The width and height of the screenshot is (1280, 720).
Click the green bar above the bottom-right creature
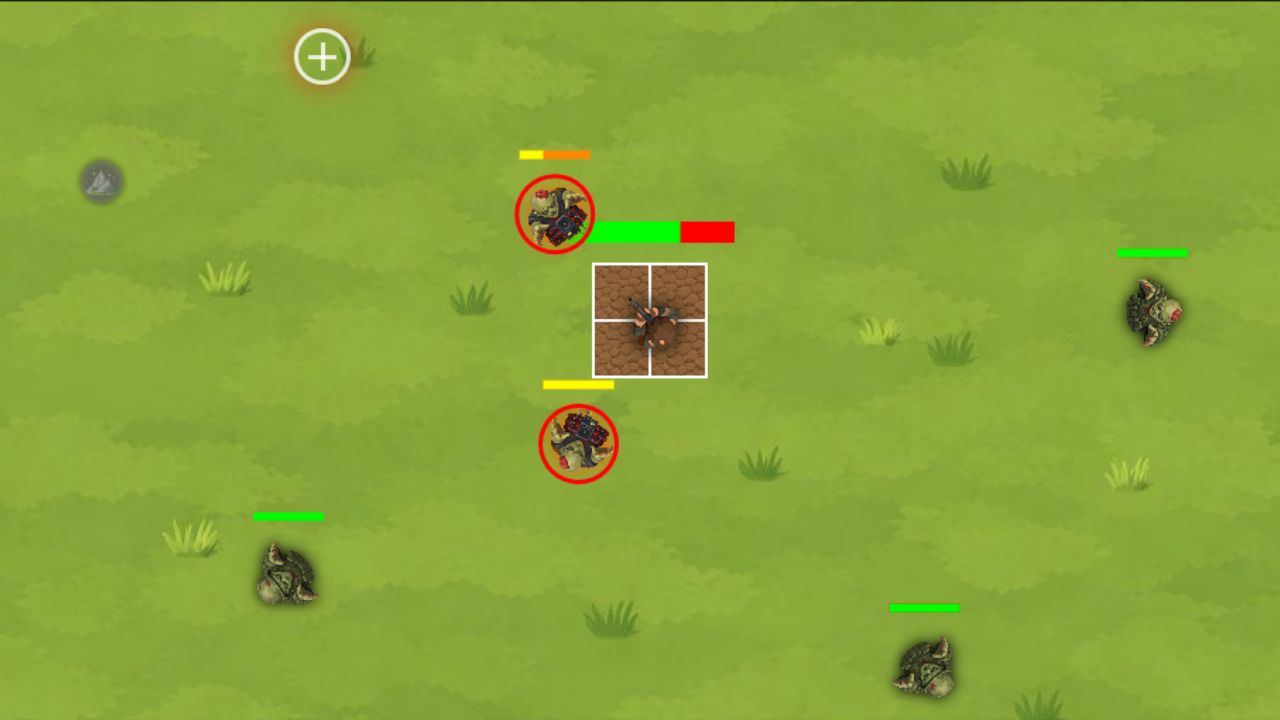point(924,607)
